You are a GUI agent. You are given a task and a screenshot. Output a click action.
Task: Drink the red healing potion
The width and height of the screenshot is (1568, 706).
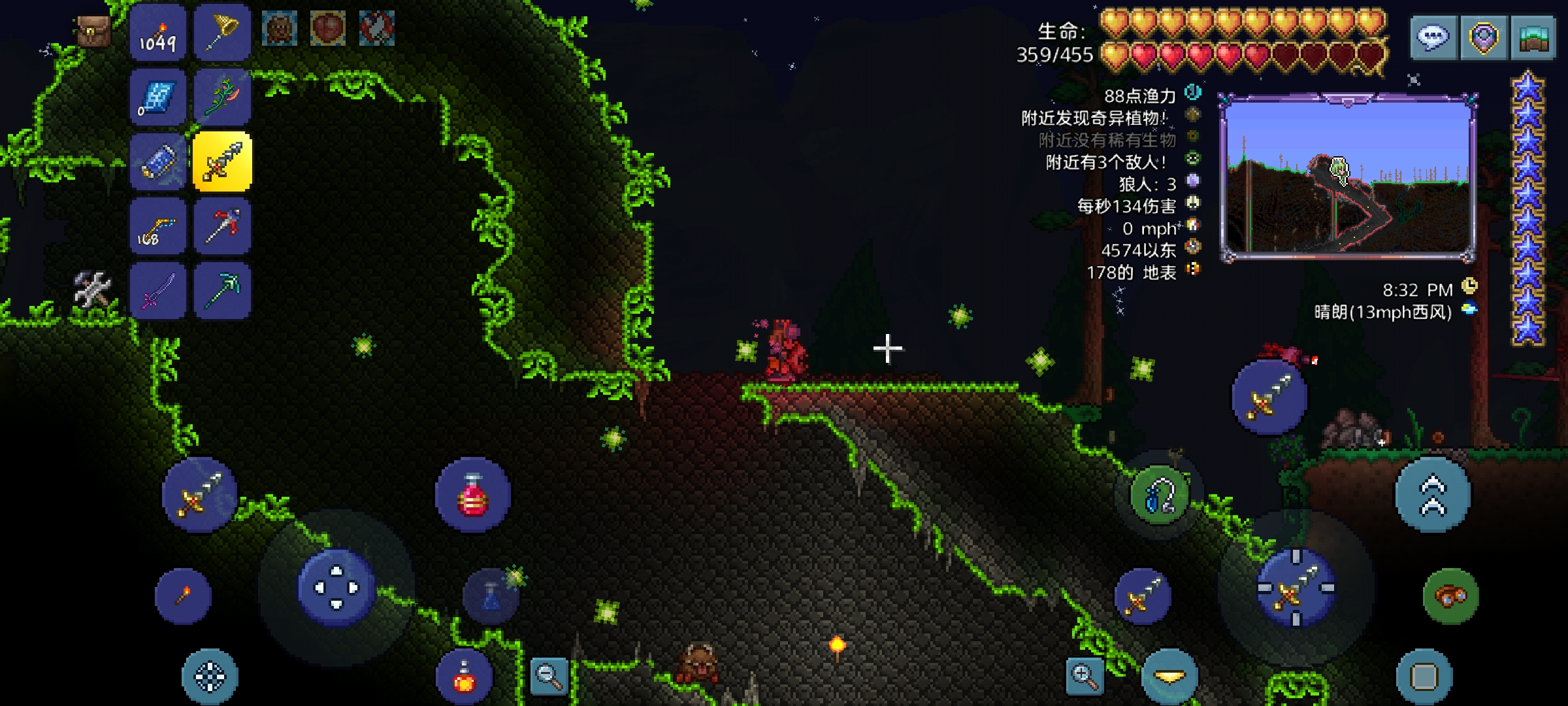(x=473, y=495)
